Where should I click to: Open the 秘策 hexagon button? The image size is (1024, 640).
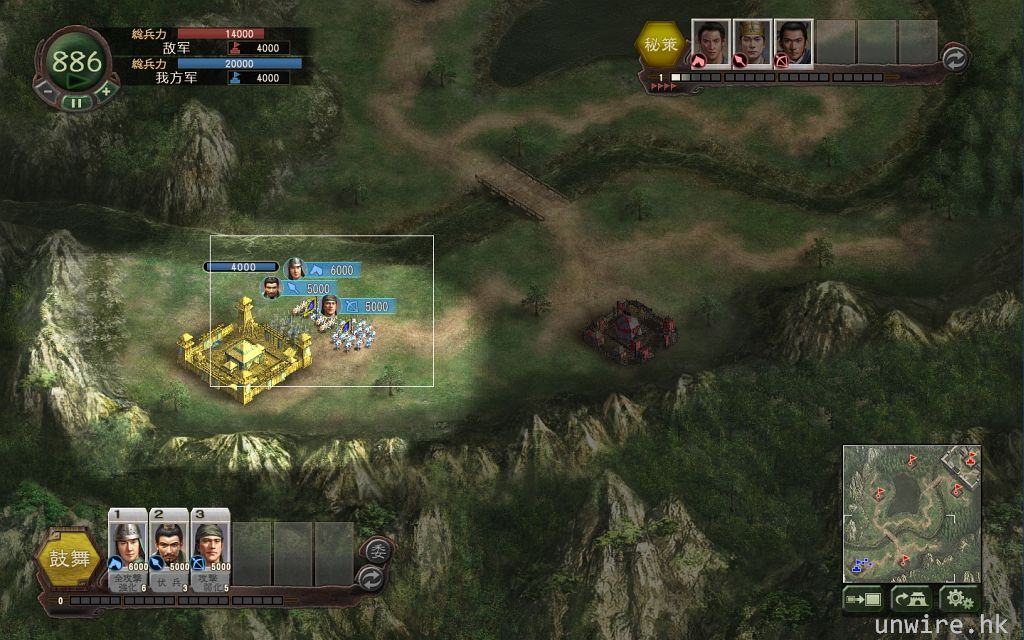(658, 44)
